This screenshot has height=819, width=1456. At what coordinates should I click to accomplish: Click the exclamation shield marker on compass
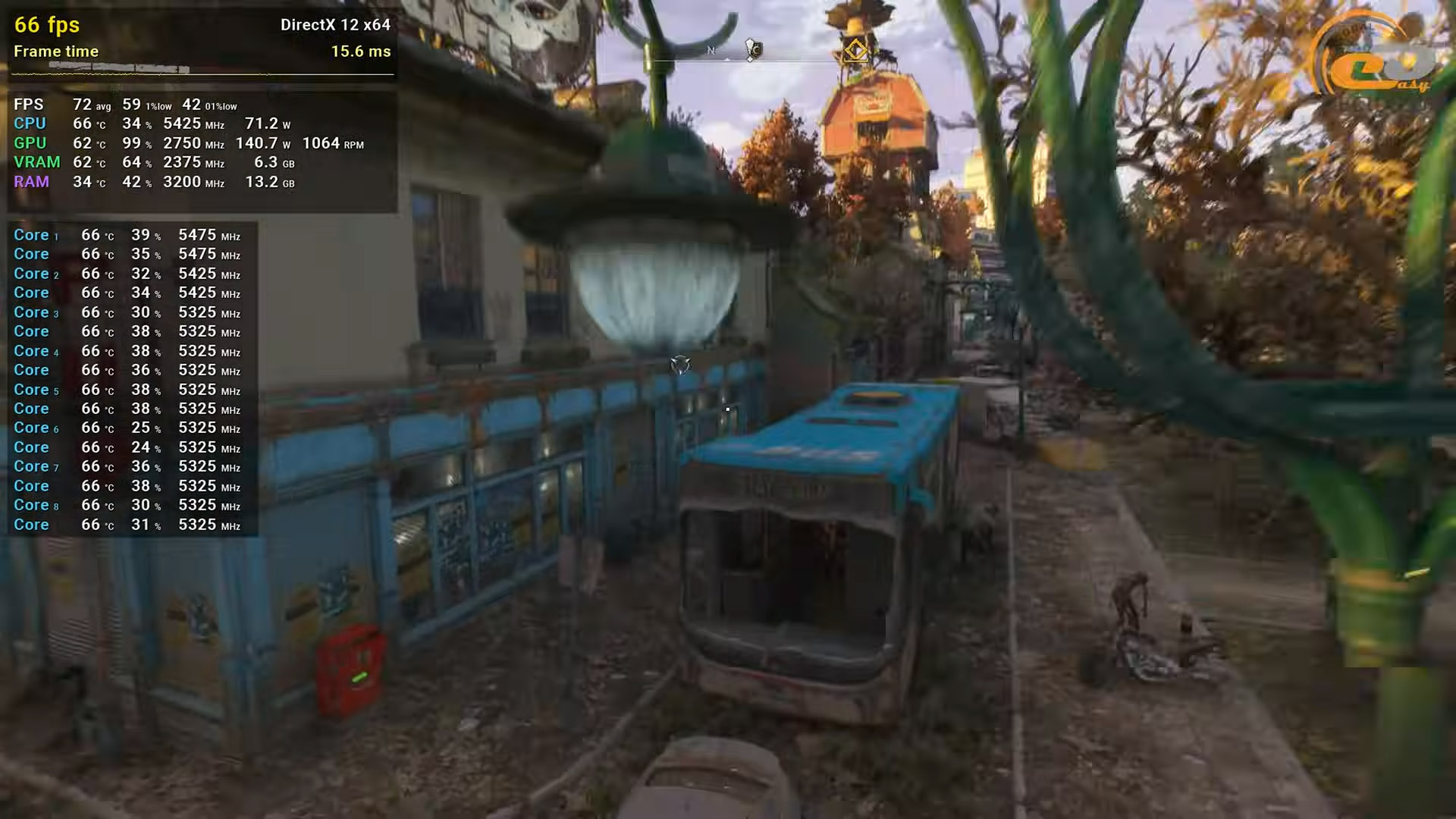(x=752, y=50)
